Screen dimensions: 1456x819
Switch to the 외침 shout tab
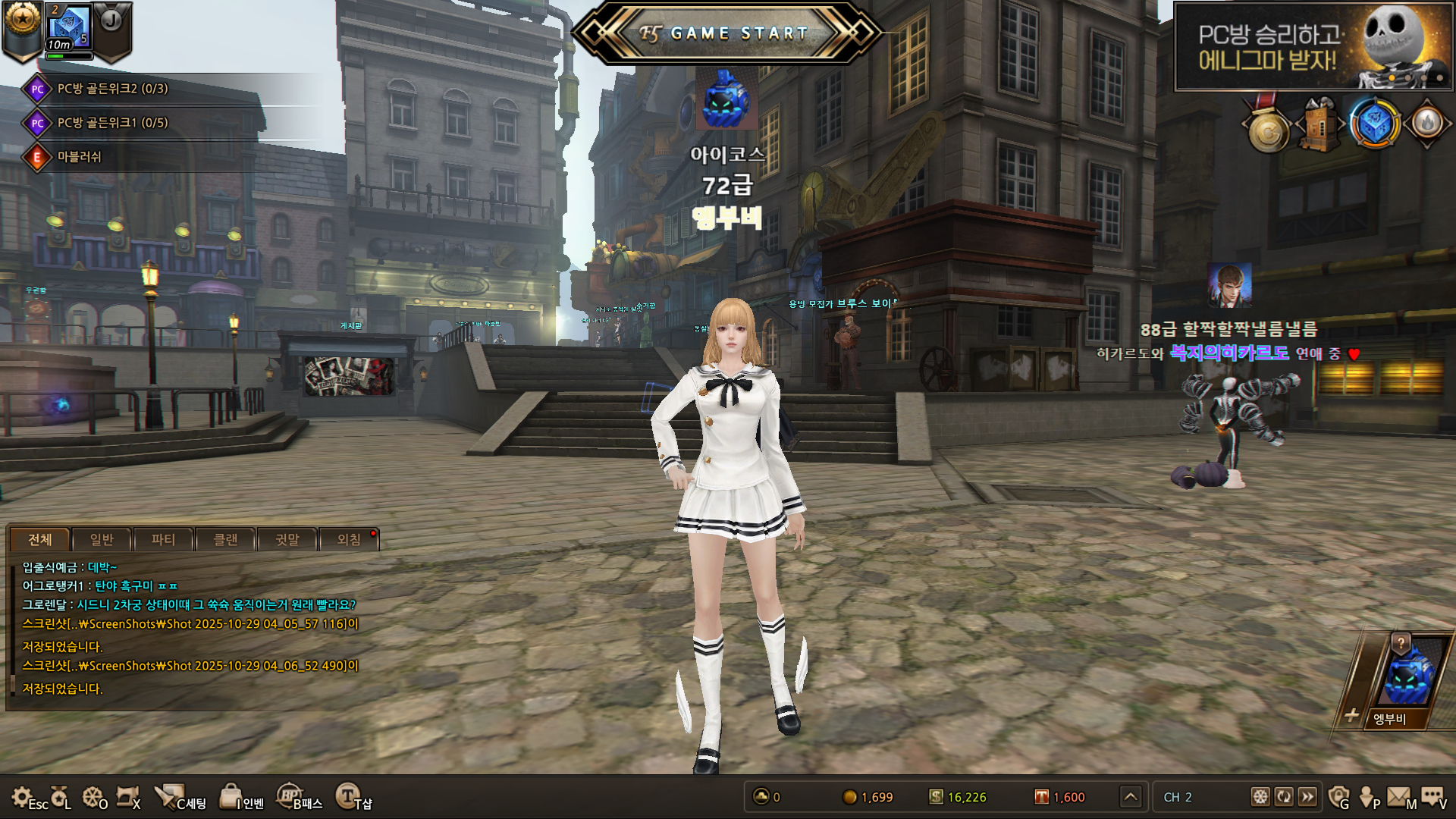tap(349, 539)
